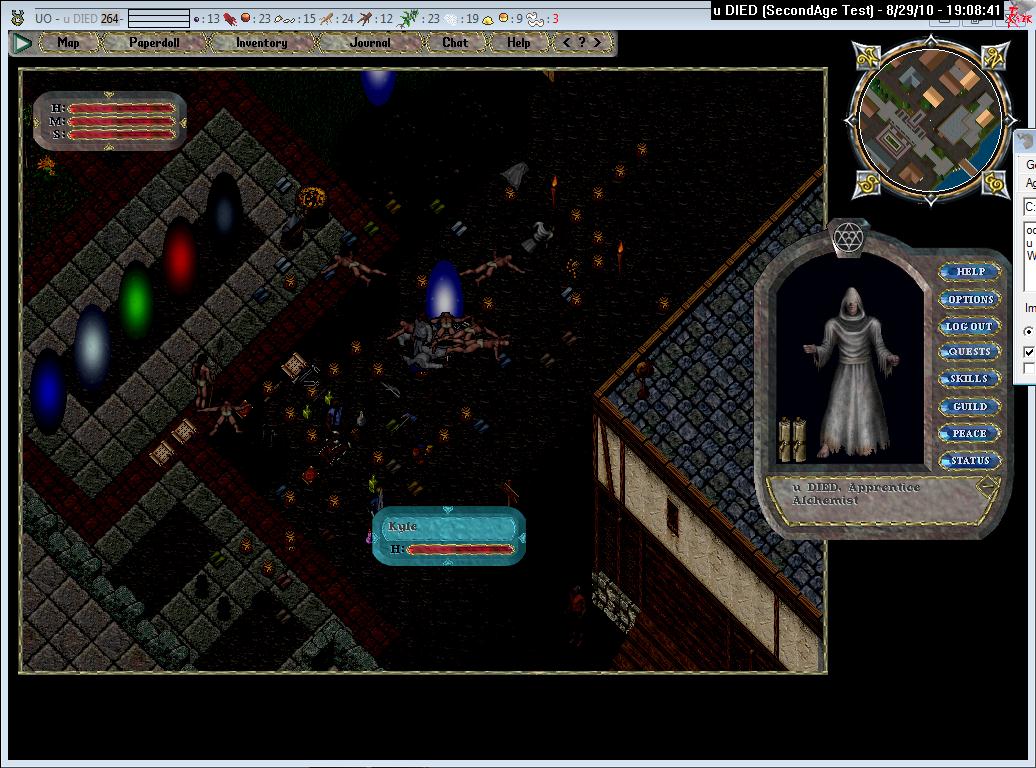Click the '< ? >' button on the menu bar
This screenshot has height=768, width=1036.
point(583,43)
